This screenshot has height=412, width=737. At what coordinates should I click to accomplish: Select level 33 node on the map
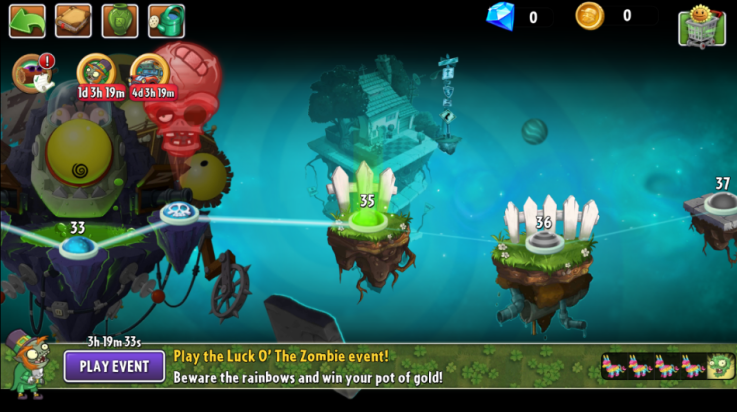(77, 246)
